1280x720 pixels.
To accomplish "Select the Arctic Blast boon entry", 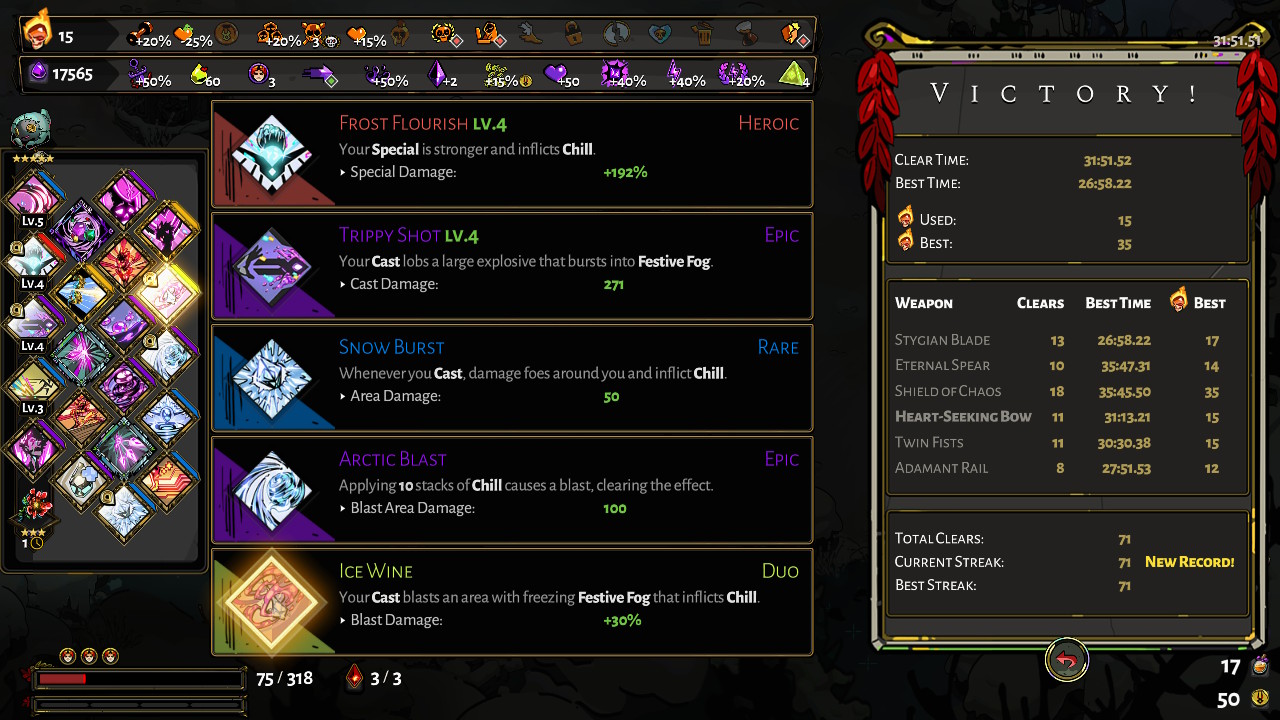I will (x=512, y=490).
